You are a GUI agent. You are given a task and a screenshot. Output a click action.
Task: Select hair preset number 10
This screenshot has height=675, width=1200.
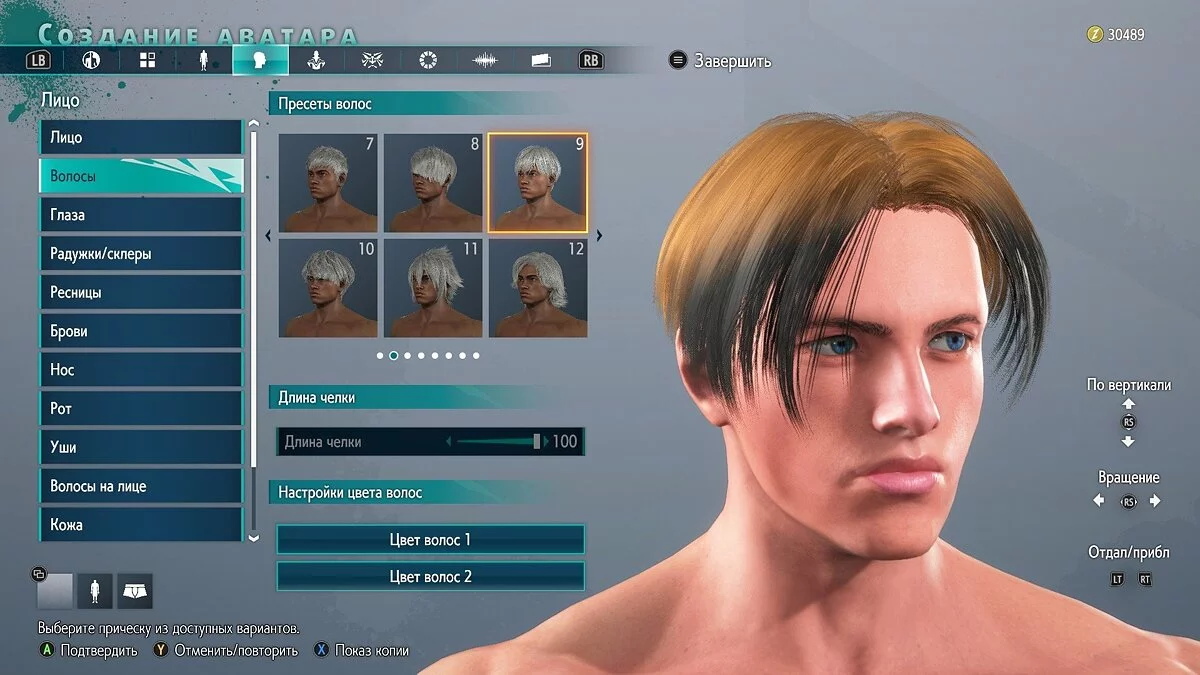(x=328, y=288)
